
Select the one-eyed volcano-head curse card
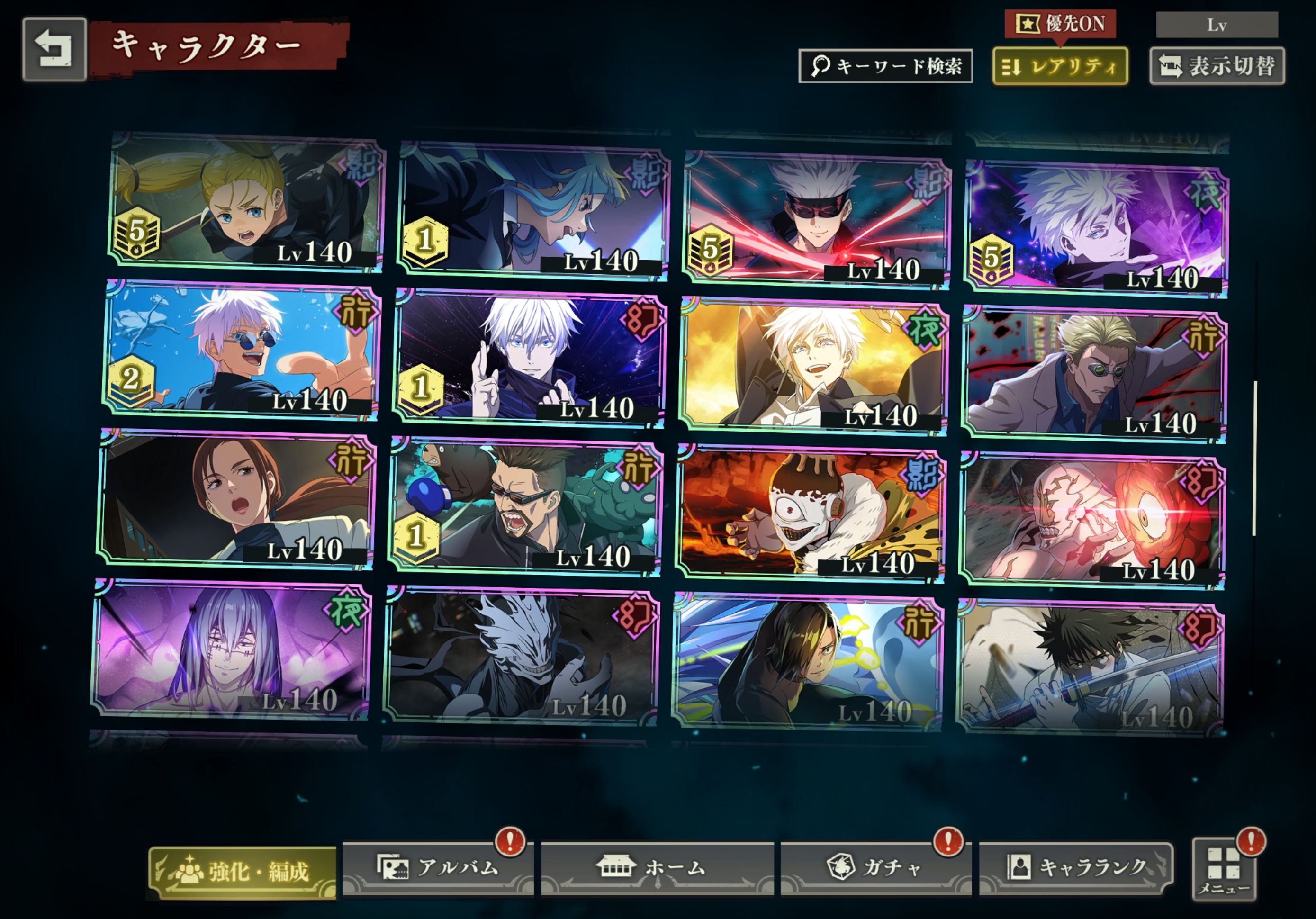coord(809,514)
